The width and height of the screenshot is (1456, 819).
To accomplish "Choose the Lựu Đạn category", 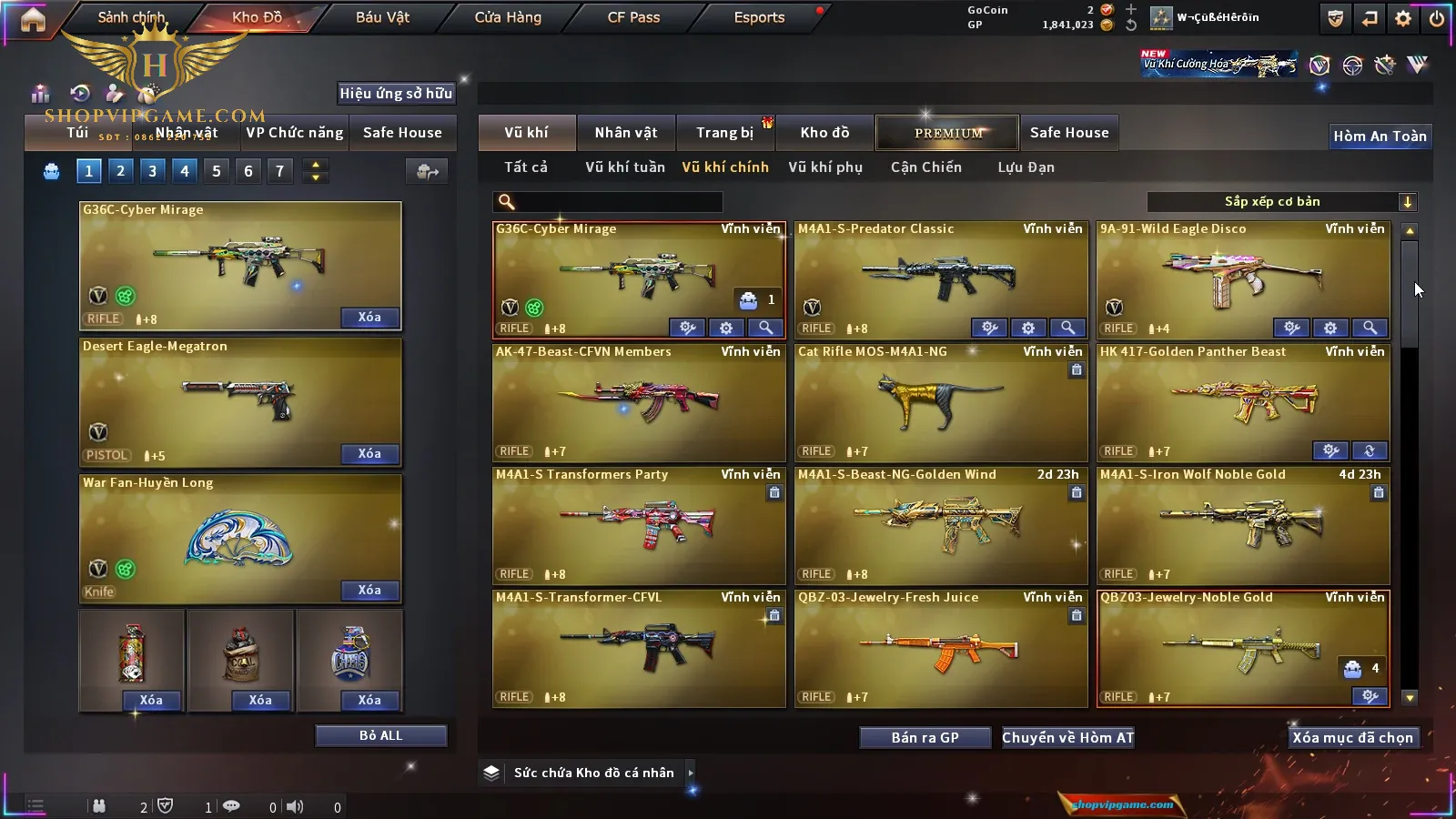I will click(1026, 167).
